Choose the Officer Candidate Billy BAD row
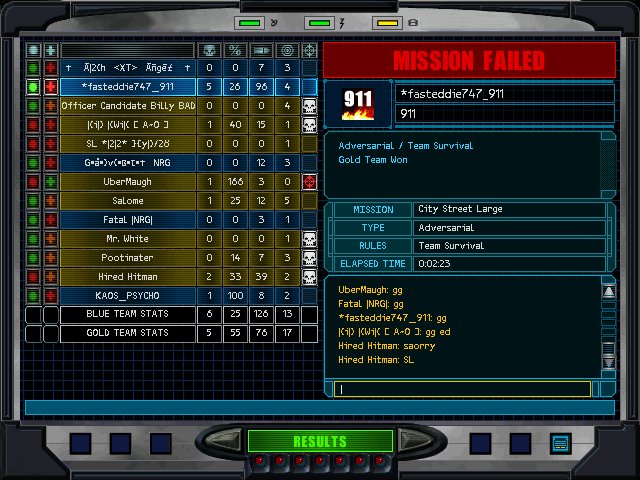 (127, 106)
